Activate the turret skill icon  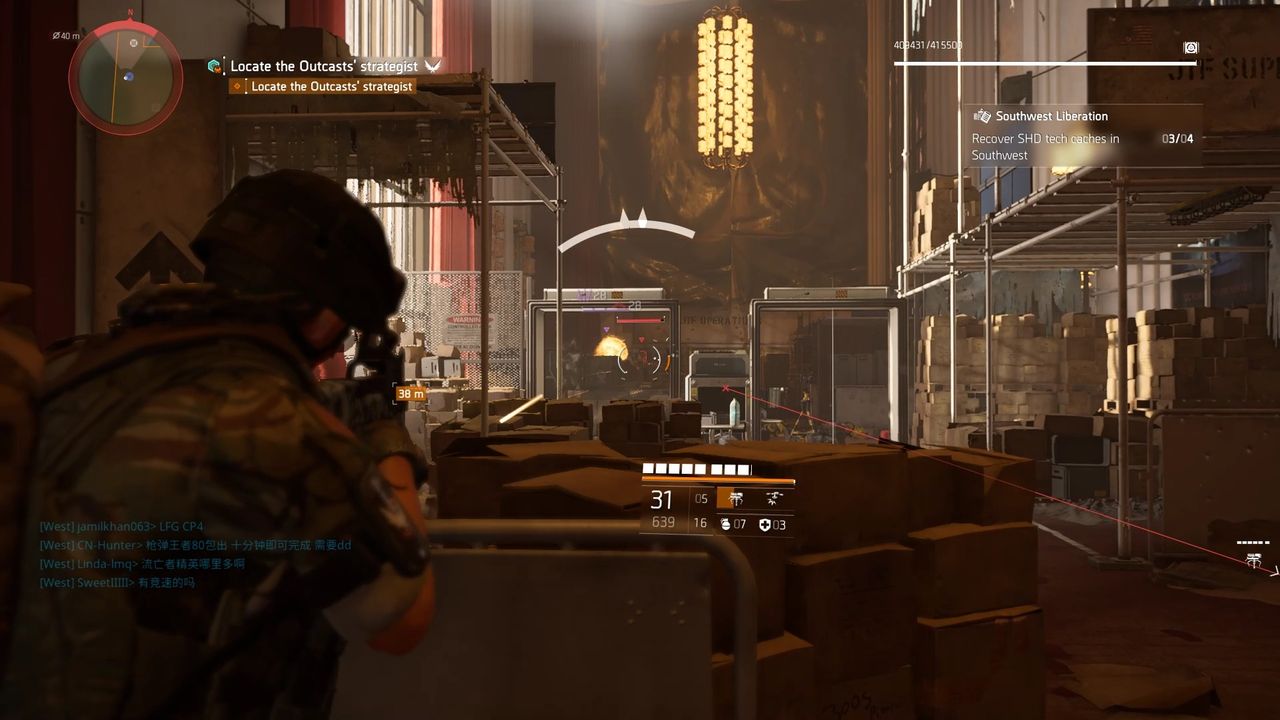pos(736,499)
